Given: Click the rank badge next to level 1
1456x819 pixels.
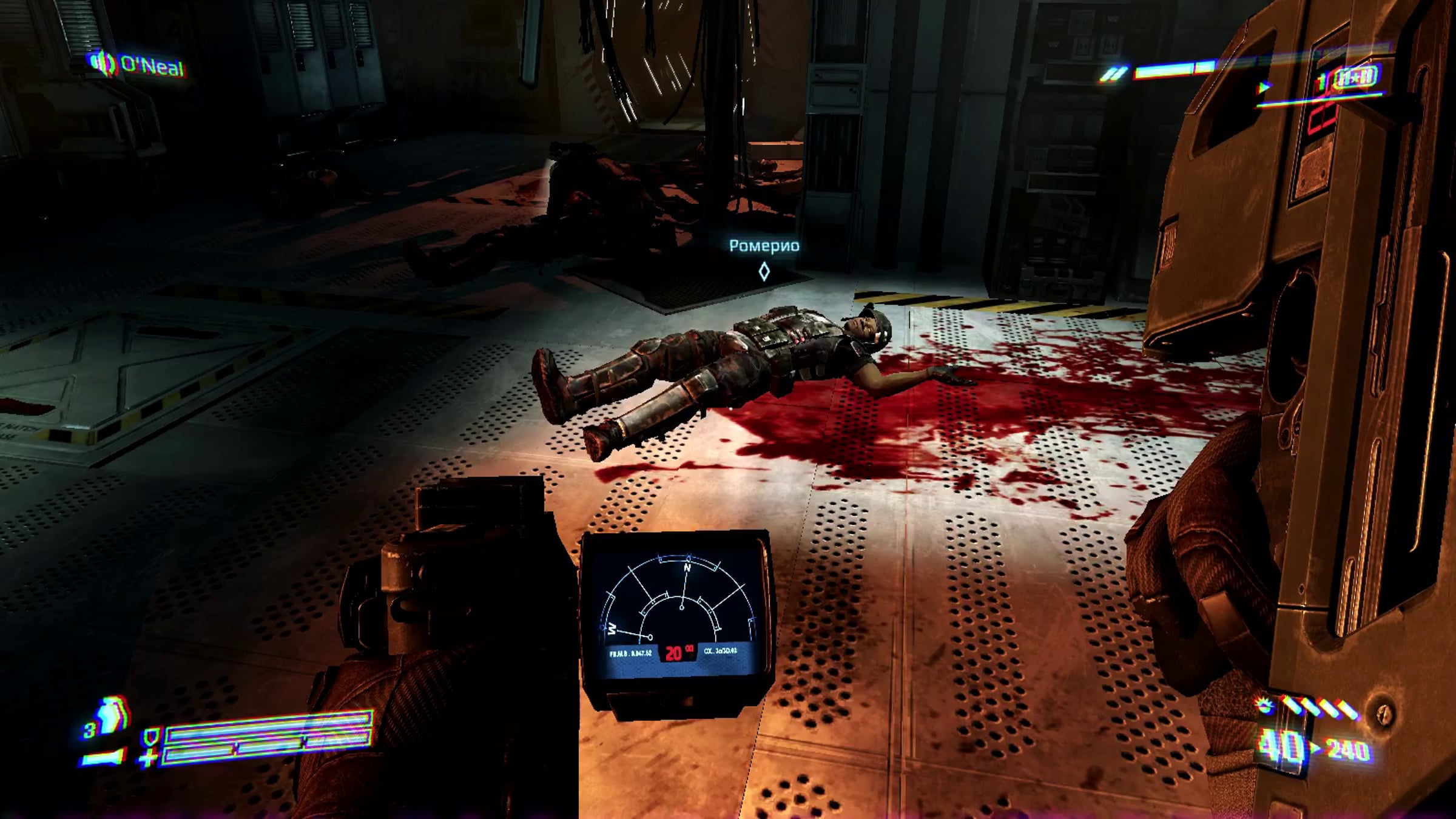Looking at the screenshot, I should click(x=1356, y=78).
